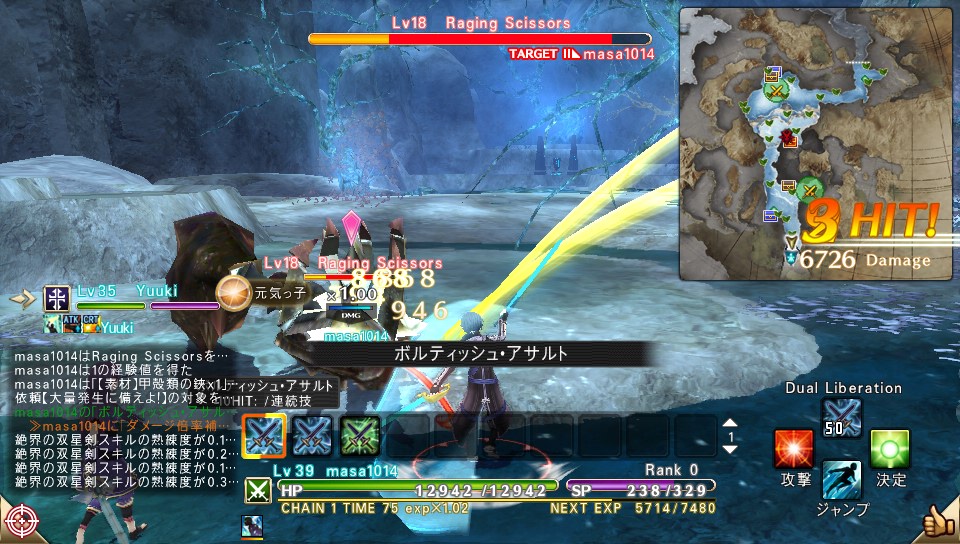Screen dimensions: 960x544
Task: Tap the ジャンプ jump action icon
Action: pyautogui.click(x=841, y=480)
